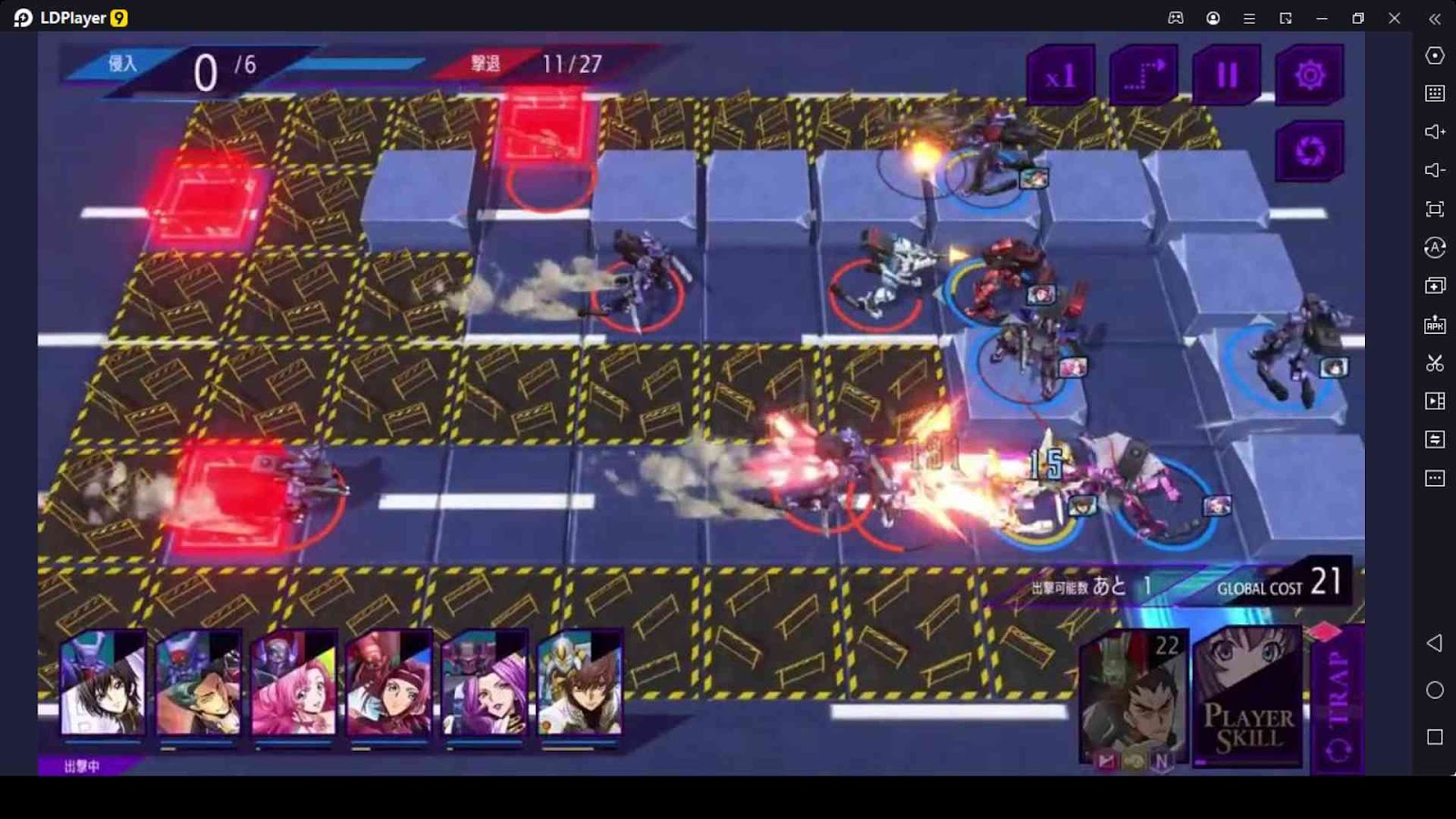Screen dimensions: 1456x819
Task: Select the pink-haired pilot portrait
Action: tap(294, 682)
